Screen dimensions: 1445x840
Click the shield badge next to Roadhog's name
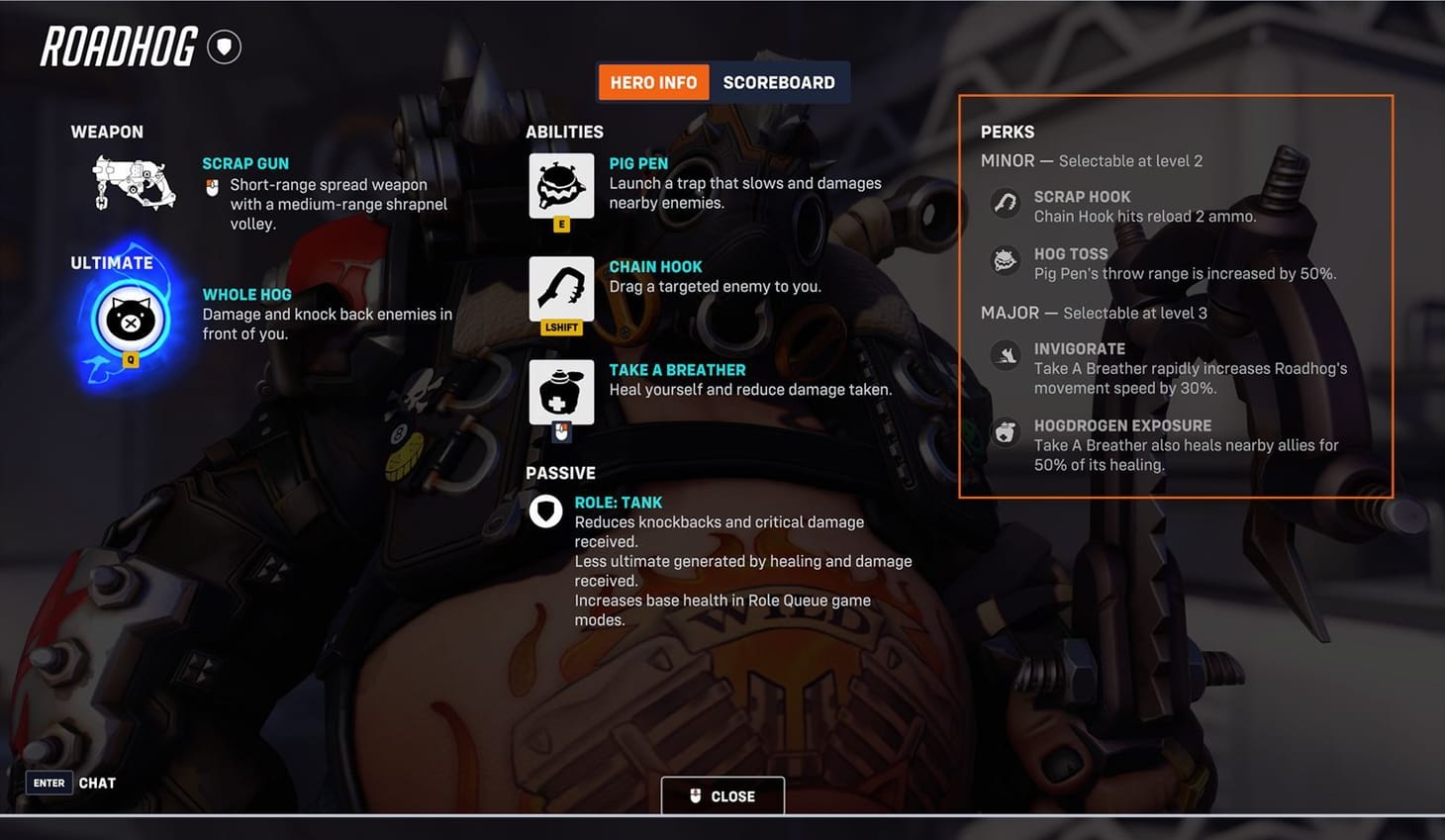click(x=224, y=46)
